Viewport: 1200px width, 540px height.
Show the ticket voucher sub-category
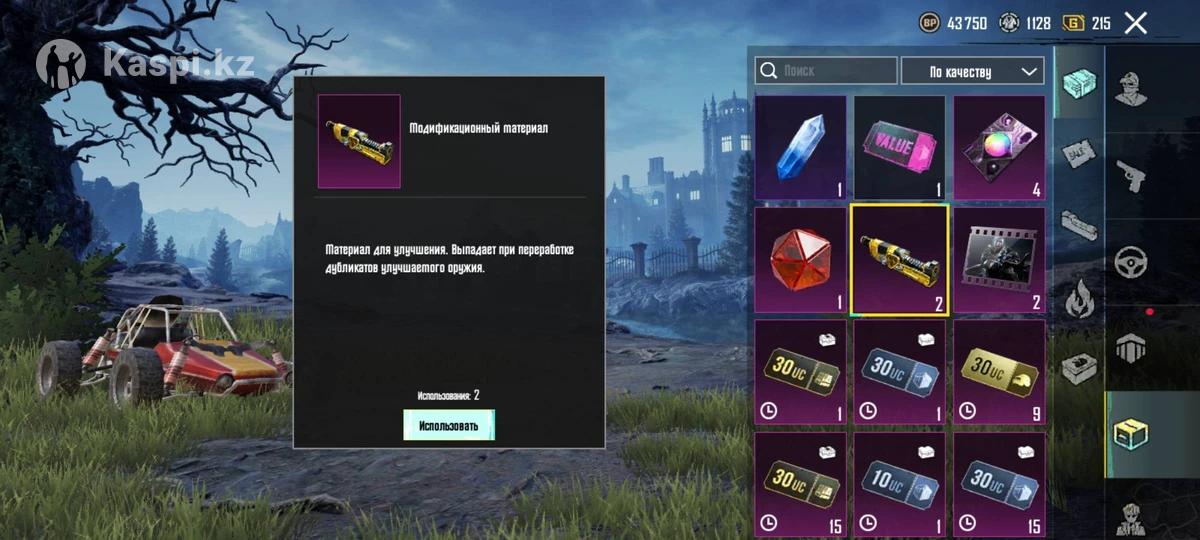[x=1079, y=154]
